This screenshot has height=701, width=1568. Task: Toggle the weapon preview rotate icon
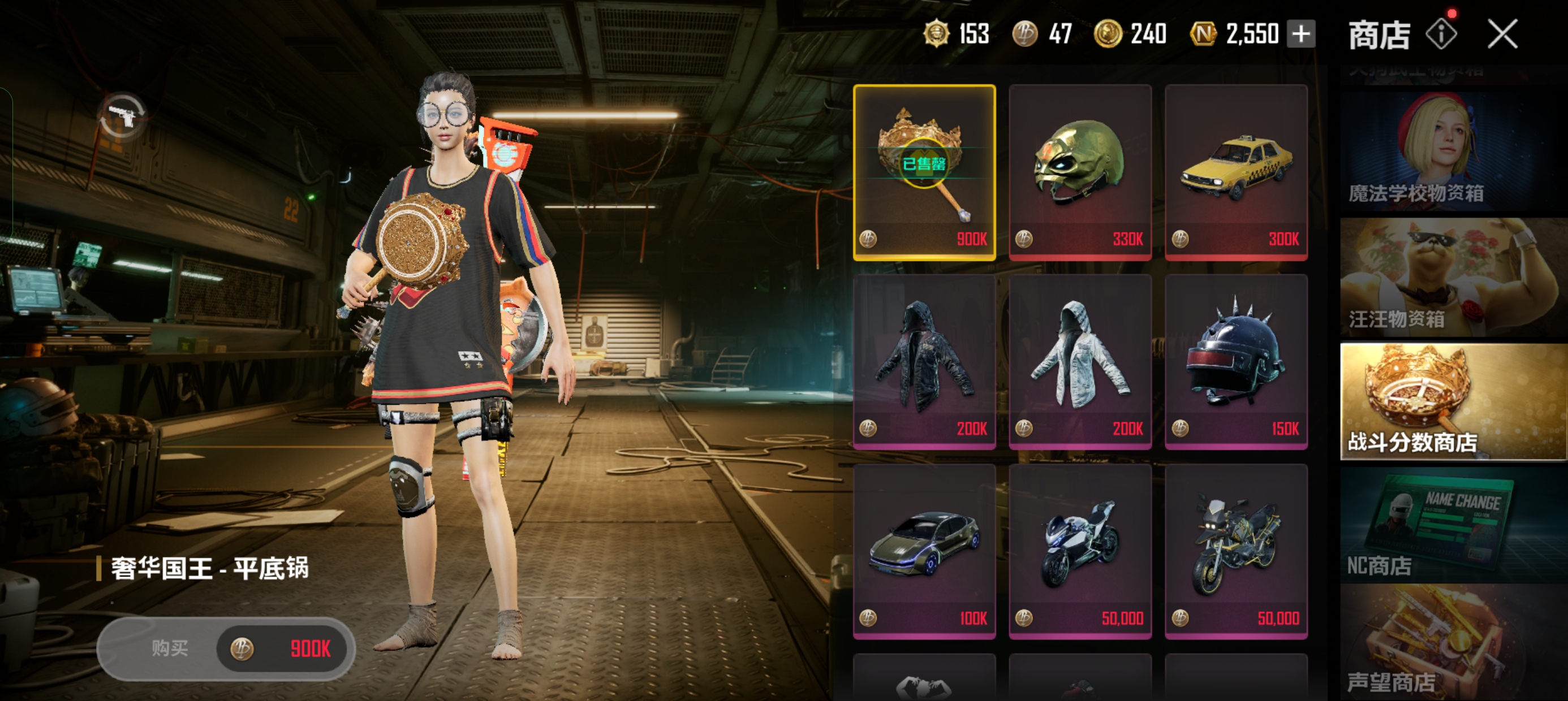coord(123,116)
